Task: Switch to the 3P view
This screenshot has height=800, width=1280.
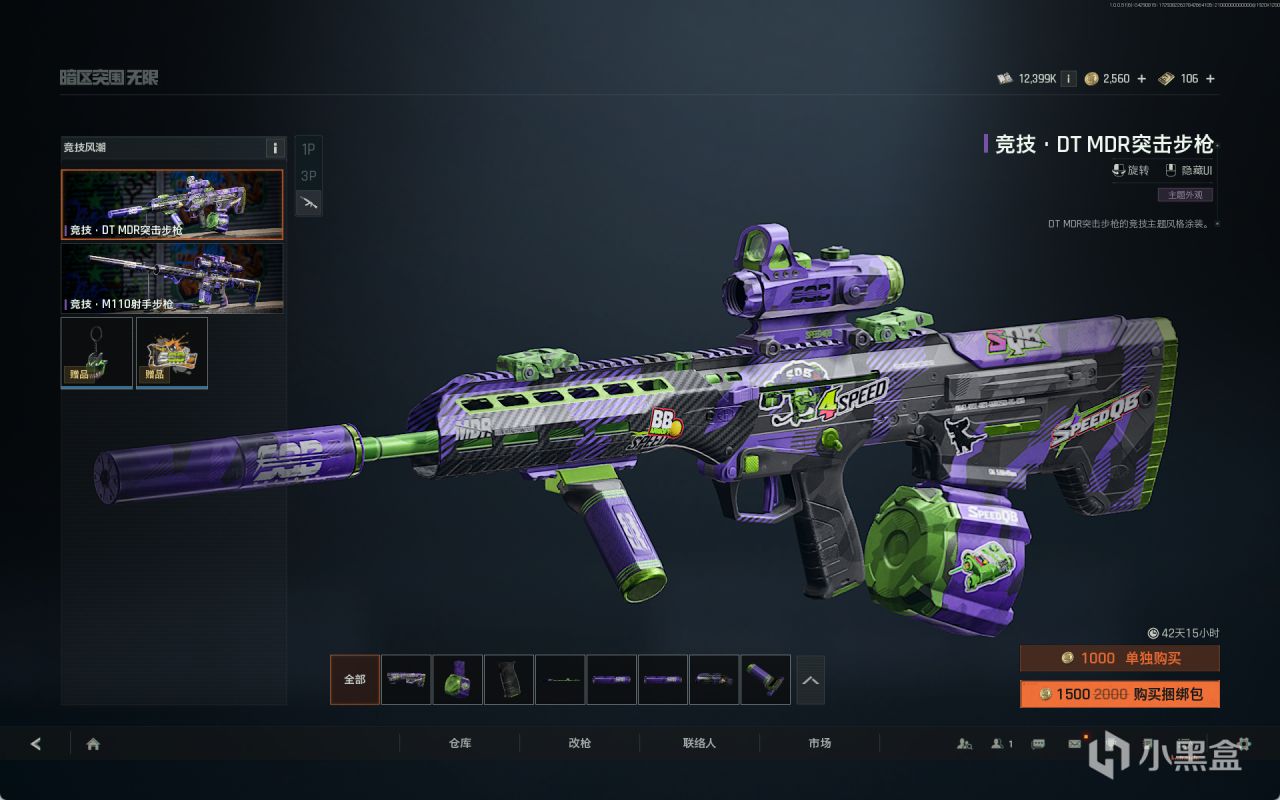Action: pyautogui.click(x=308, y=176)
